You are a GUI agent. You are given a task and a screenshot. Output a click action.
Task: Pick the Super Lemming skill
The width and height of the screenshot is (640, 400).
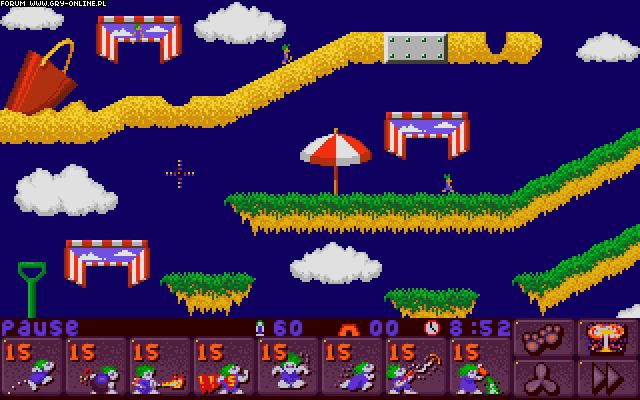click(225, 368)
